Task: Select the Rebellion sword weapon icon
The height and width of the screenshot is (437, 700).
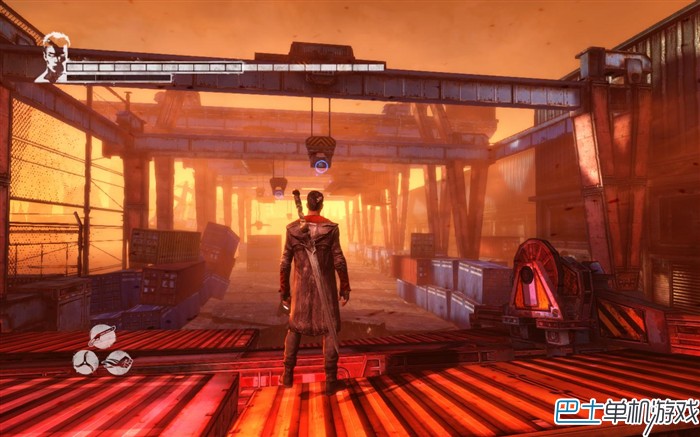Action: pos(102,336)
